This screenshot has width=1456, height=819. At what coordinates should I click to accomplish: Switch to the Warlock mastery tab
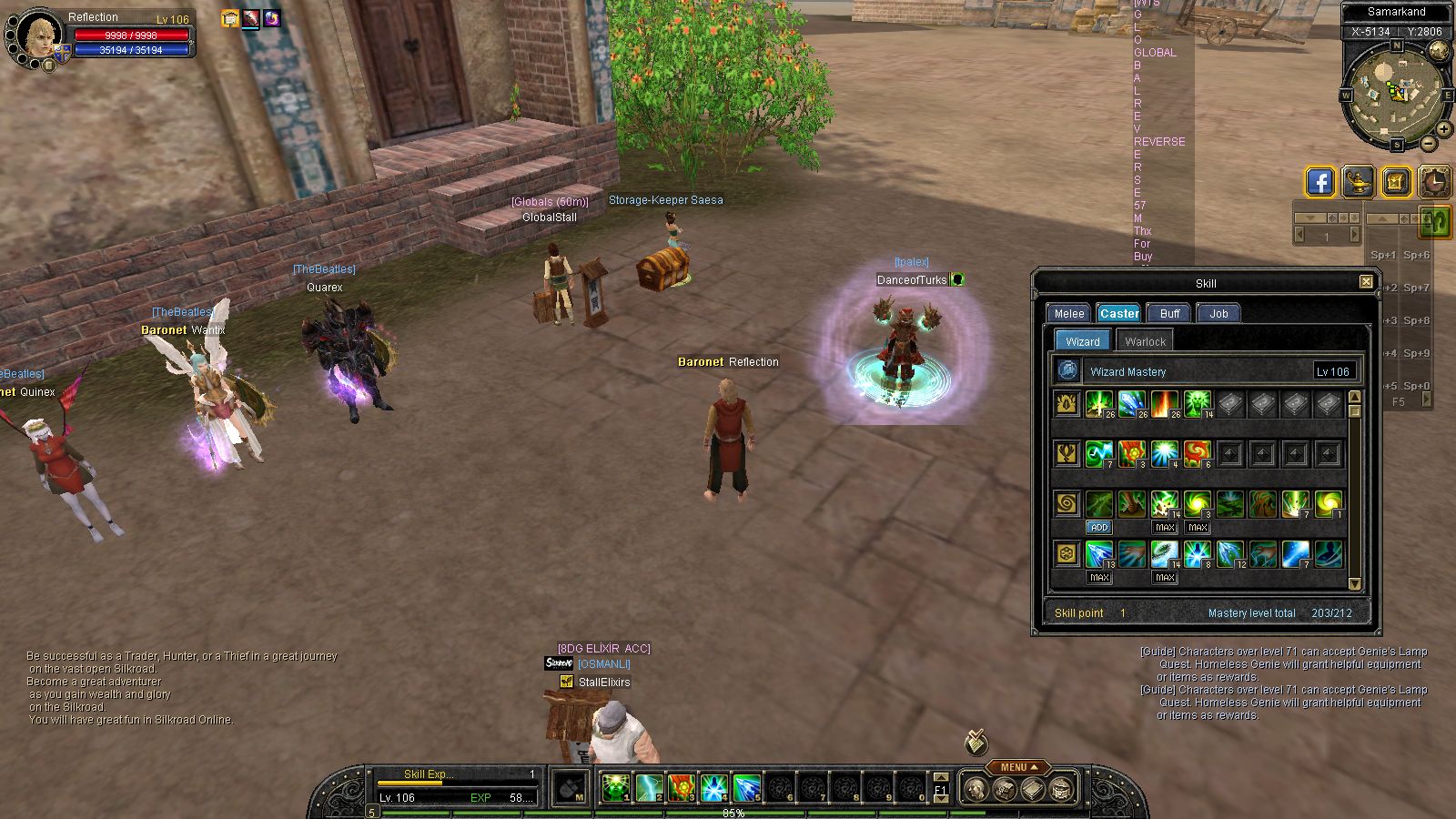tap(1144, 341)
